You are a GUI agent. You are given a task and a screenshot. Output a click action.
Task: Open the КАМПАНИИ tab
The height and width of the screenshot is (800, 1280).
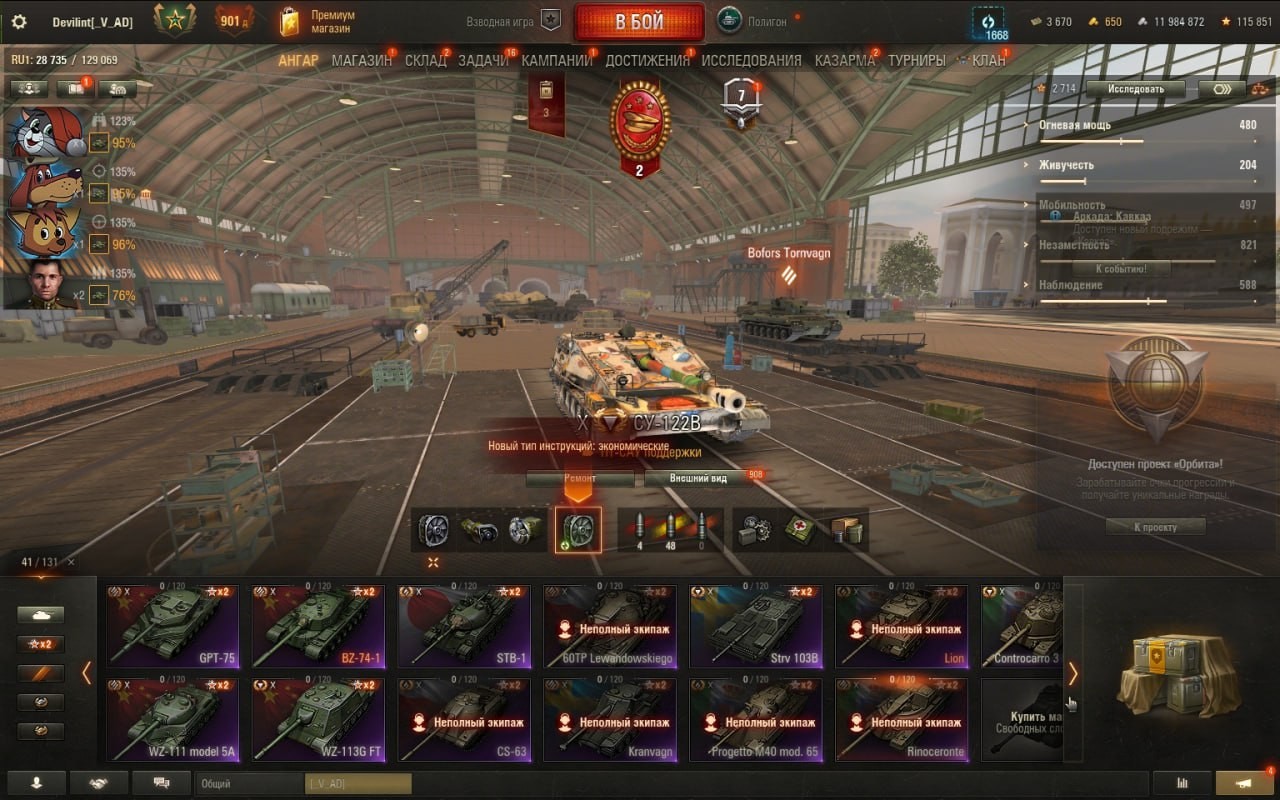[556, 60]
